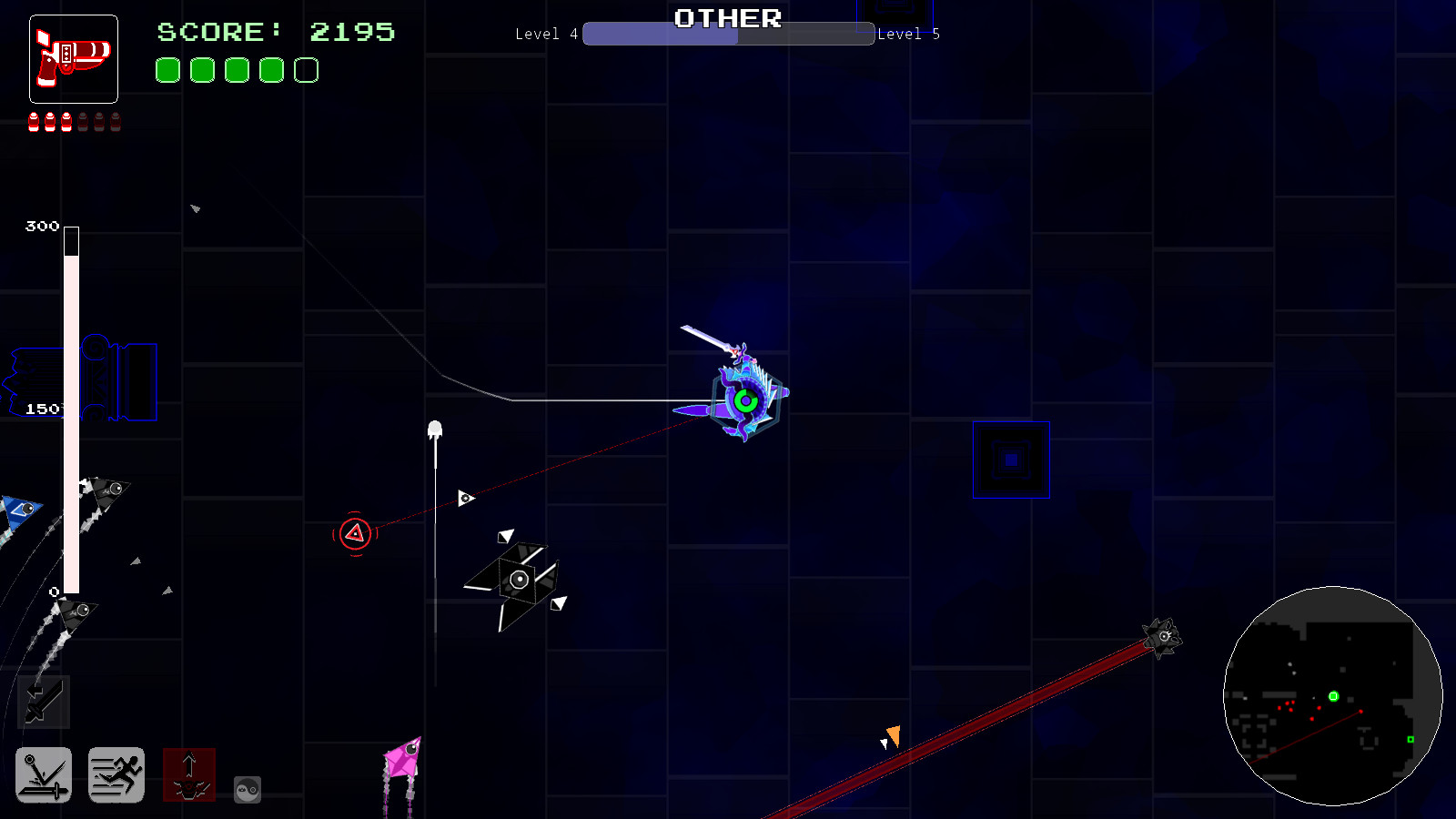Viewport: 1456px width, 819px height.
Task: Click the green player dot on the minimap
Action: click(1333, 696)
